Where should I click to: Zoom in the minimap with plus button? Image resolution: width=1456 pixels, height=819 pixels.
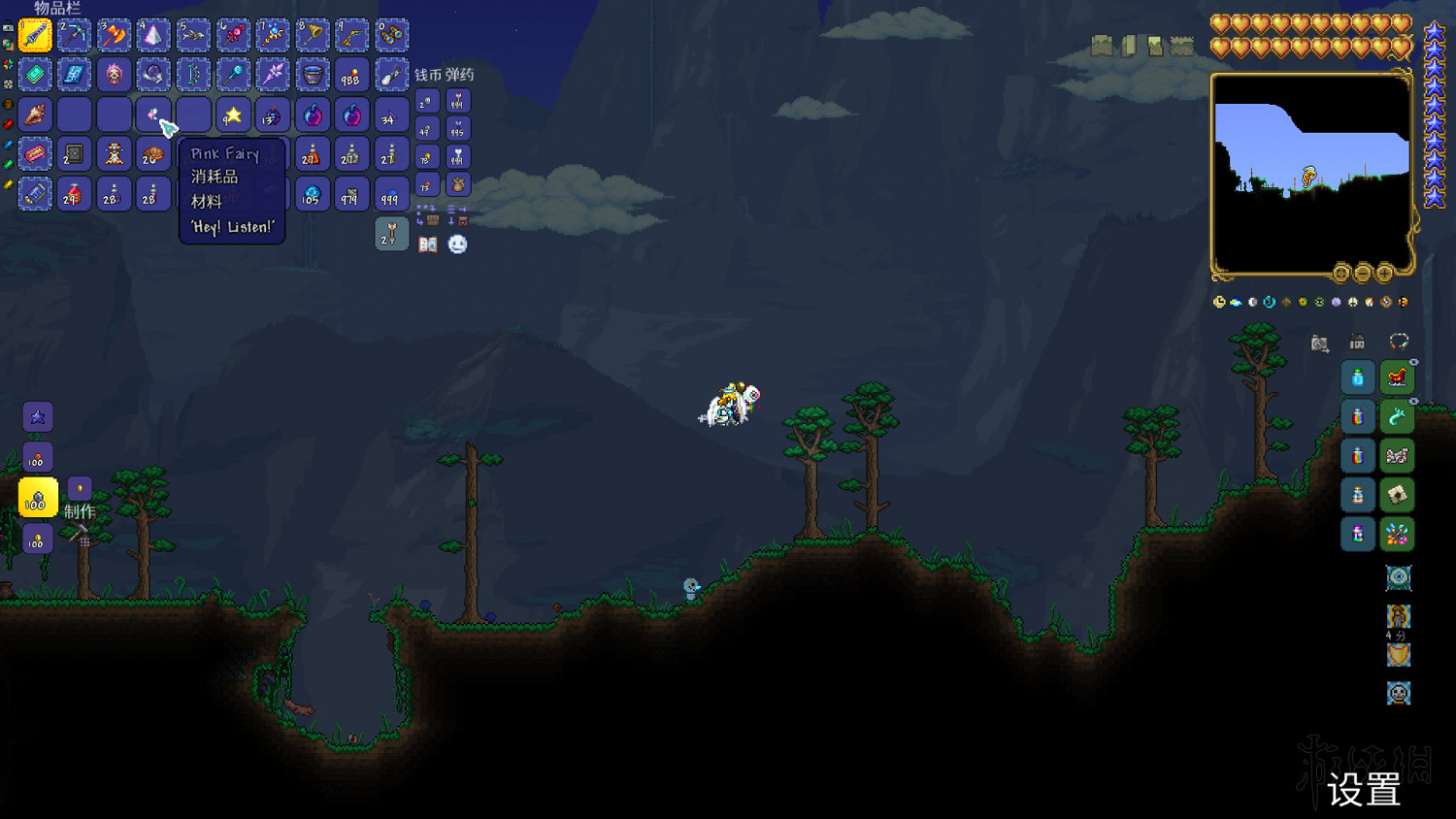pyautogui.click(x=1385, y=274)
